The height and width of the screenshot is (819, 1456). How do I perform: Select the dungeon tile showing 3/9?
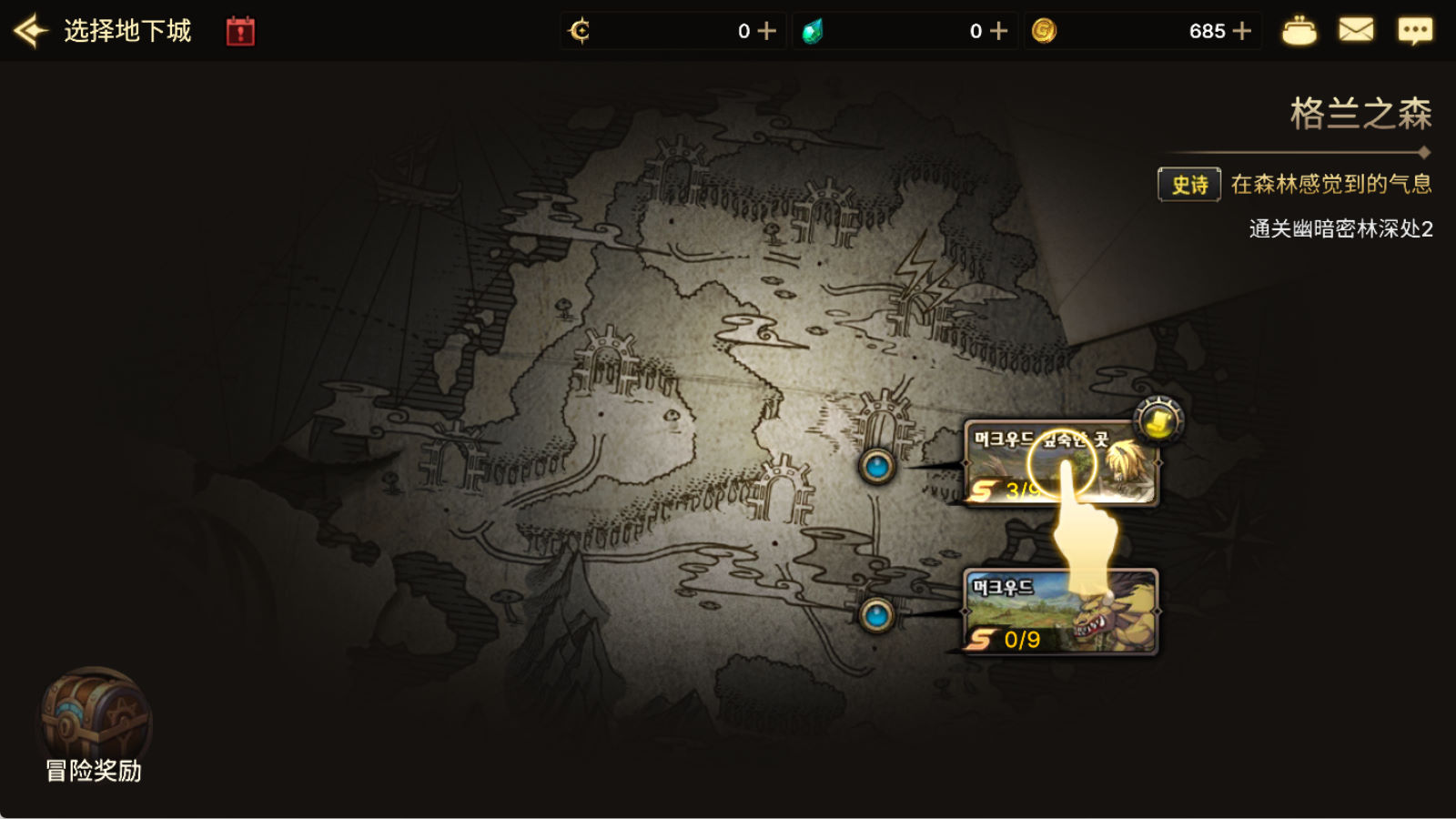(x=1060, y=463)
